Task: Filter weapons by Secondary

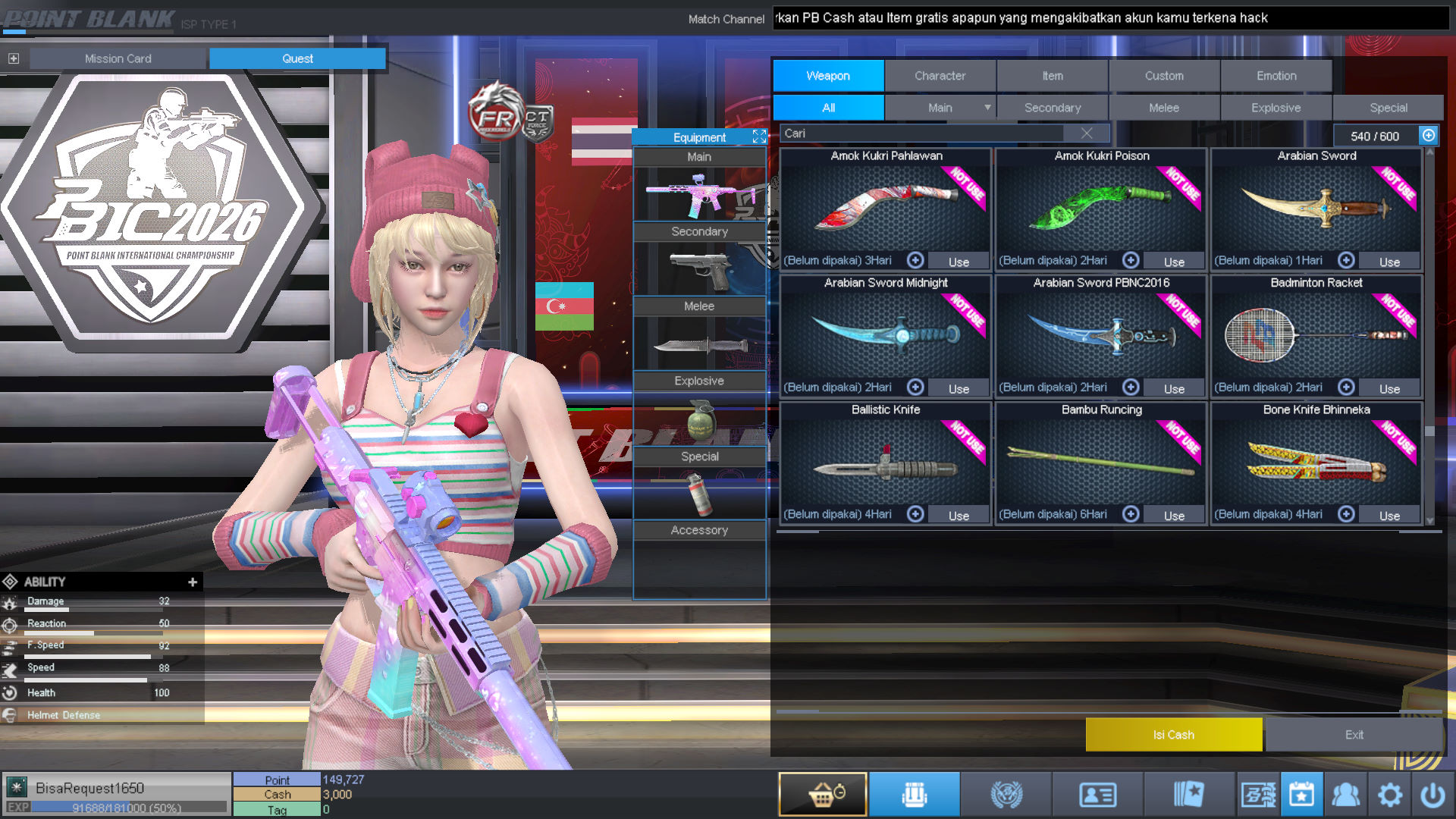Action: click(1052, 108)
